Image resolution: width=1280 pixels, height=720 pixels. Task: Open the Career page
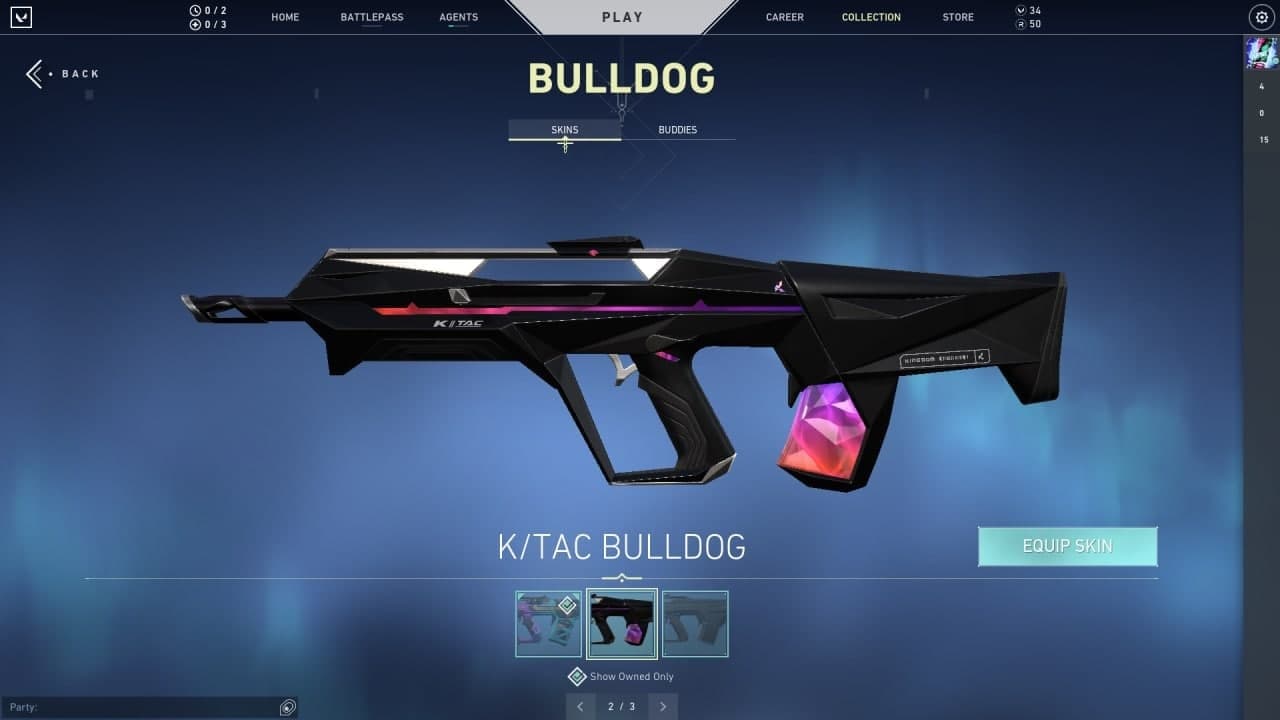coord(784,17)
